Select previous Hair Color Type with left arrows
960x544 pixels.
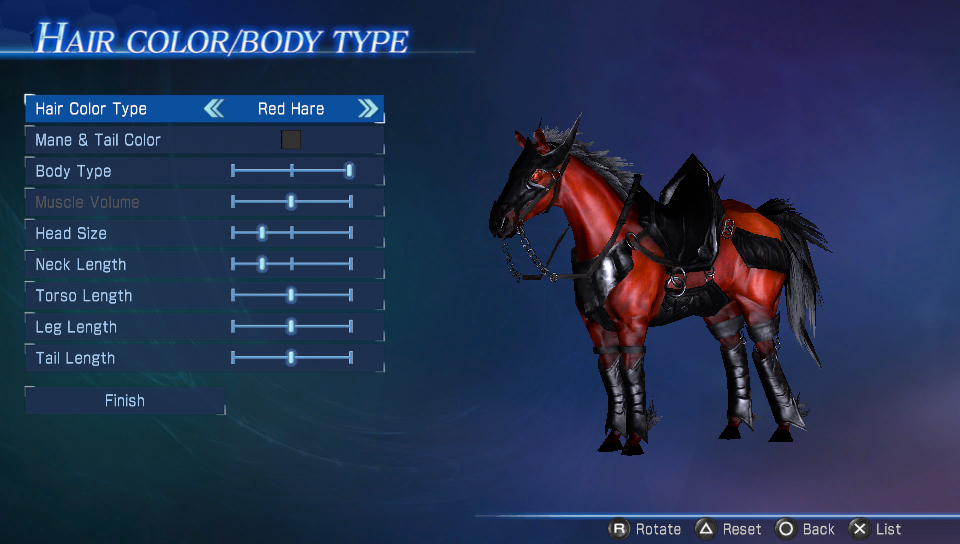coord(214,109)
